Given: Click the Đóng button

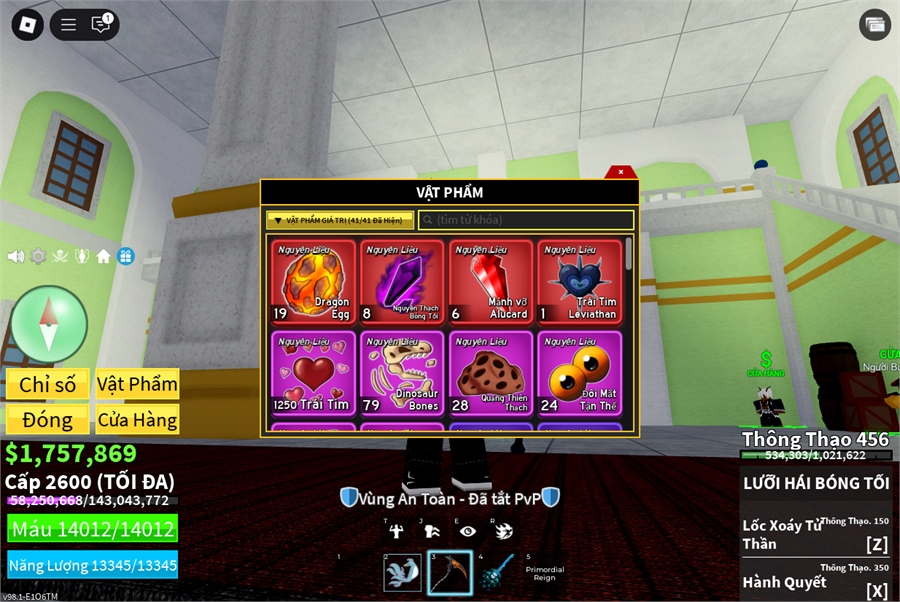Looking at the screenshot, I should [47, 419].
